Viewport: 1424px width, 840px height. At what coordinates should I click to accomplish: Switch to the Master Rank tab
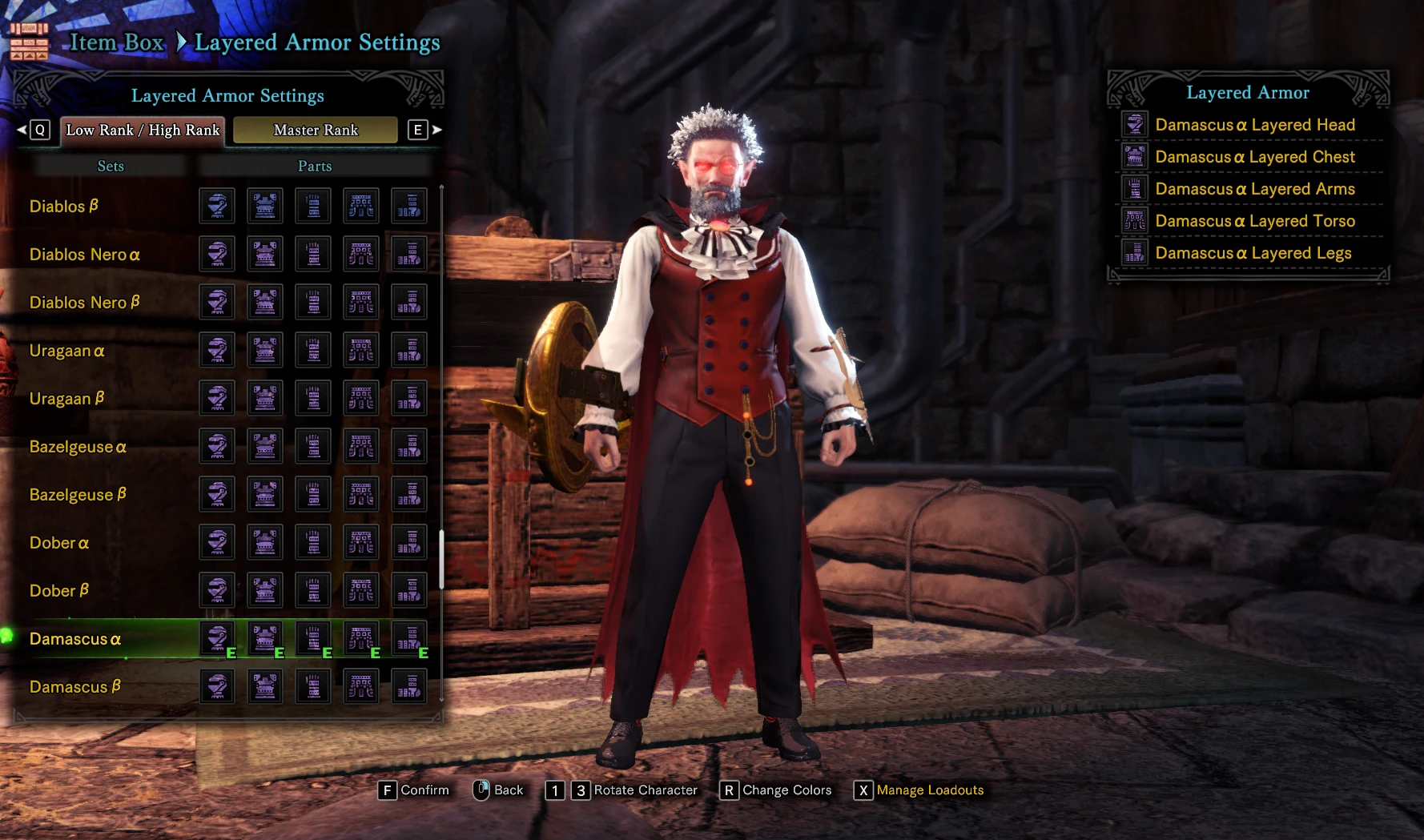tap(316, 130)
